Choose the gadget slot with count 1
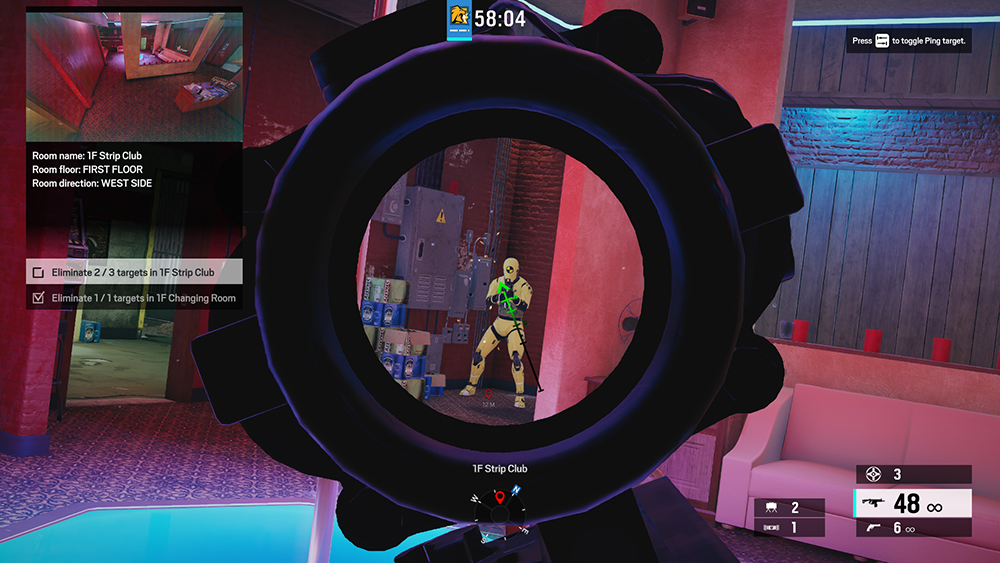This screenshot has width=1000, height=563. [790, 527]
